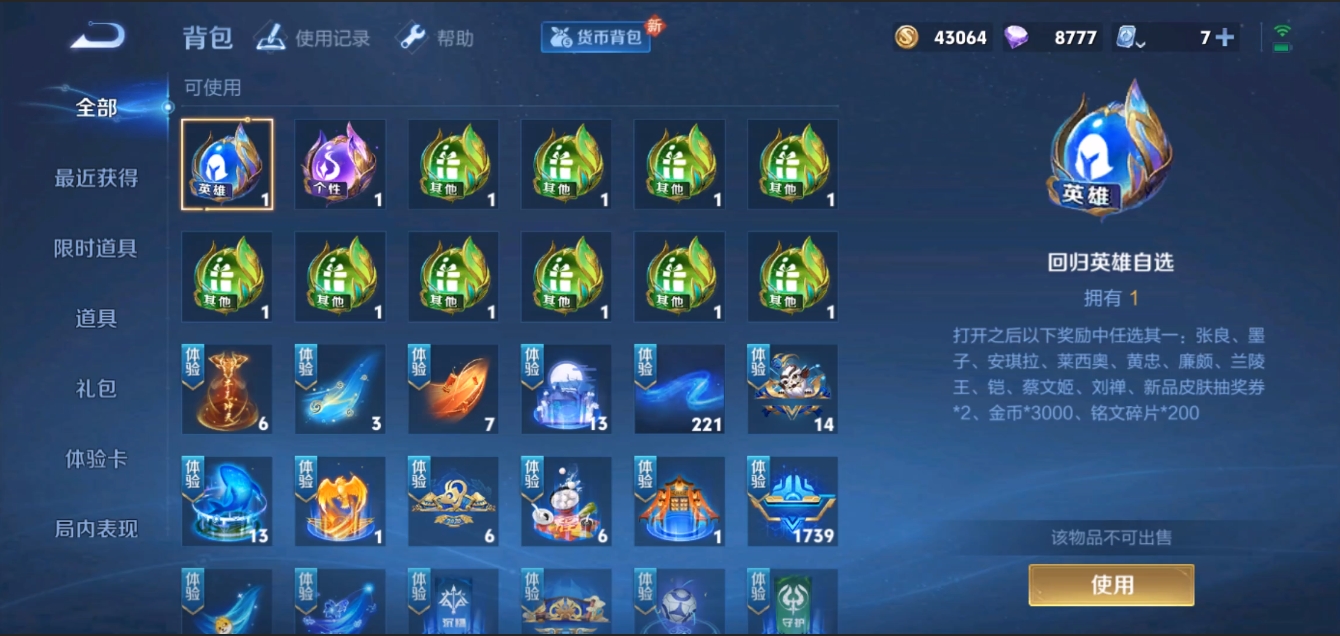
Task: Switch to the 体验卡 tab
Action: 96,459
